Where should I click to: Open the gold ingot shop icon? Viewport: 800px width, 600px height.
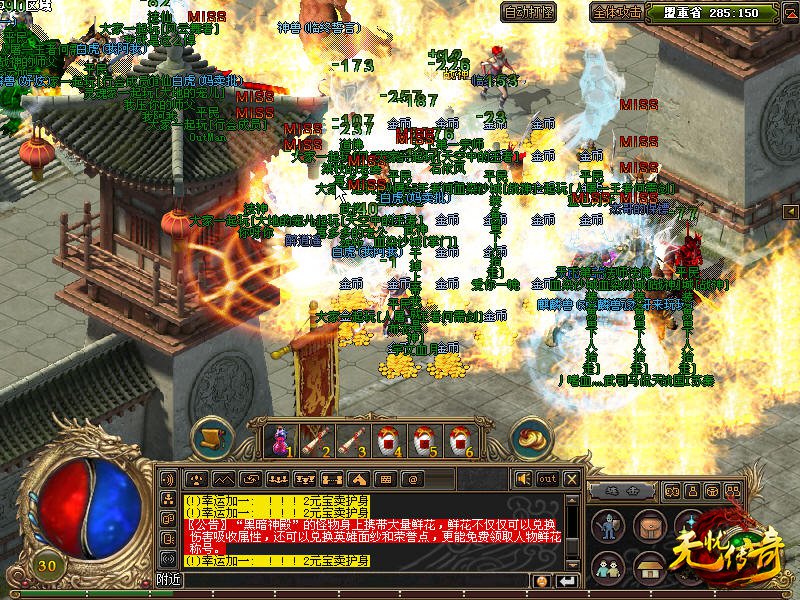[x=529, y=439]
